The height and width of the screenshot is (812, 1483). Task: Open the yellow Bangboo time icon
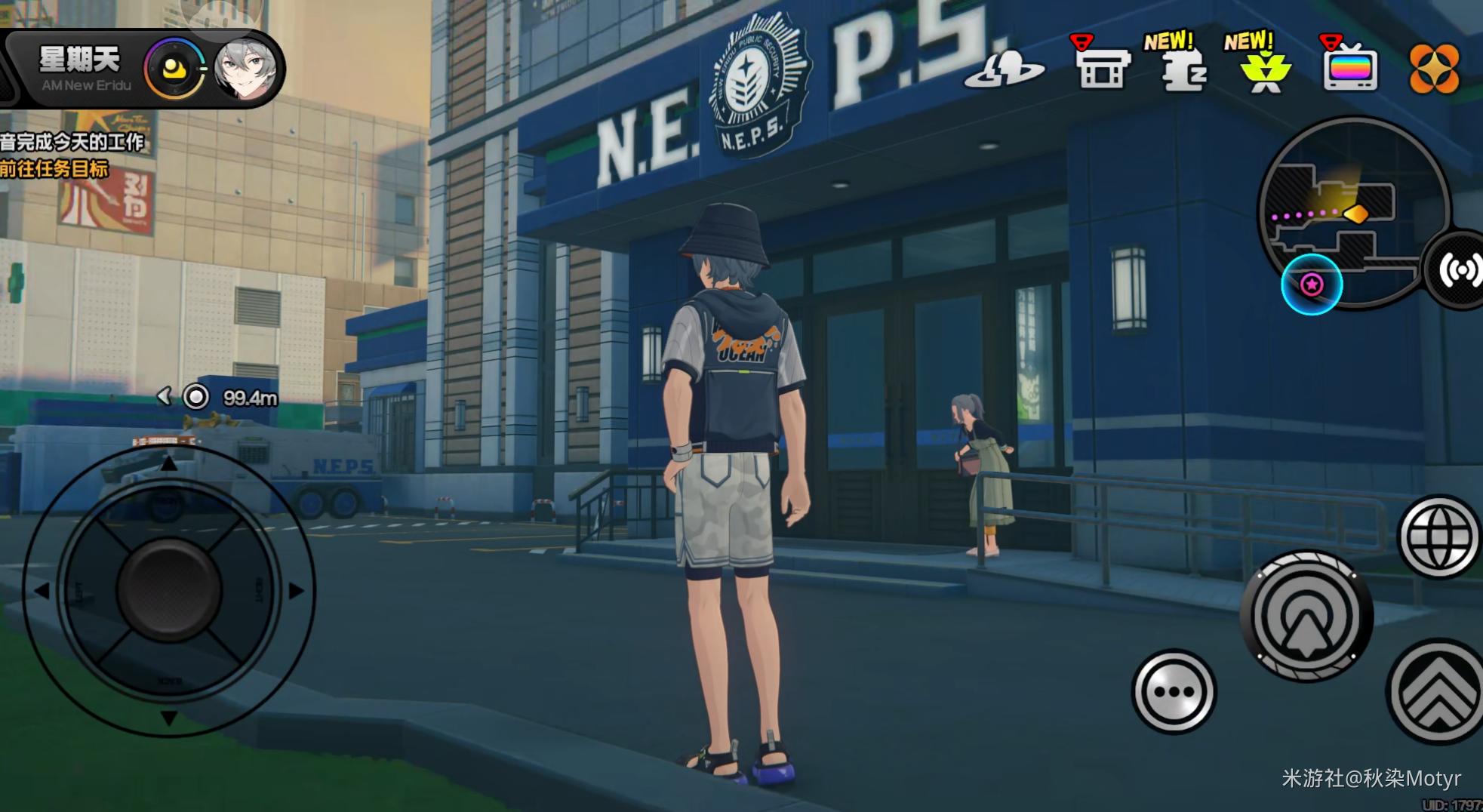175,69
